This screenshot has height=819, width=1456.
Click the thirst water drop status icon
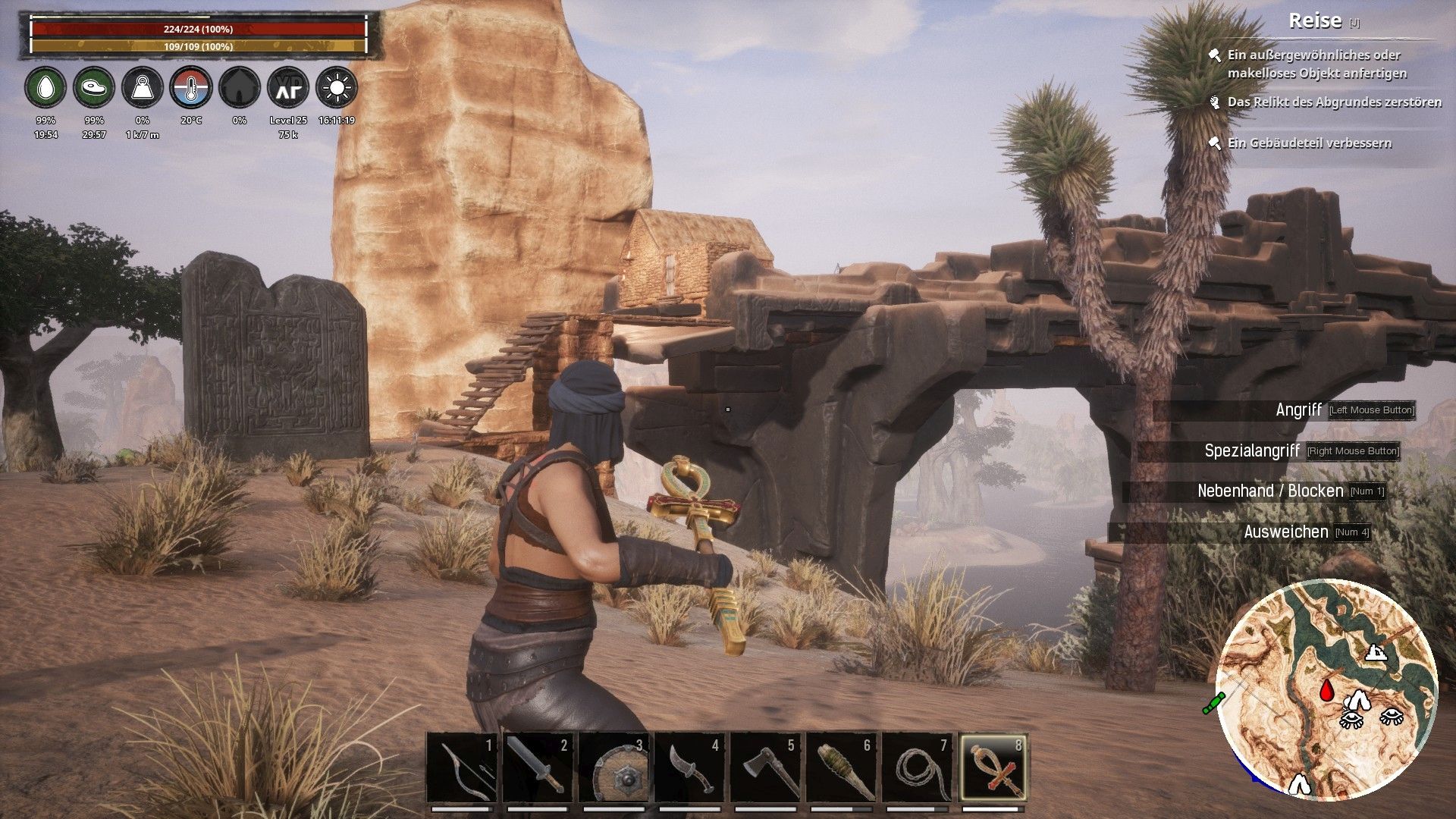click(x=45, y=89)
